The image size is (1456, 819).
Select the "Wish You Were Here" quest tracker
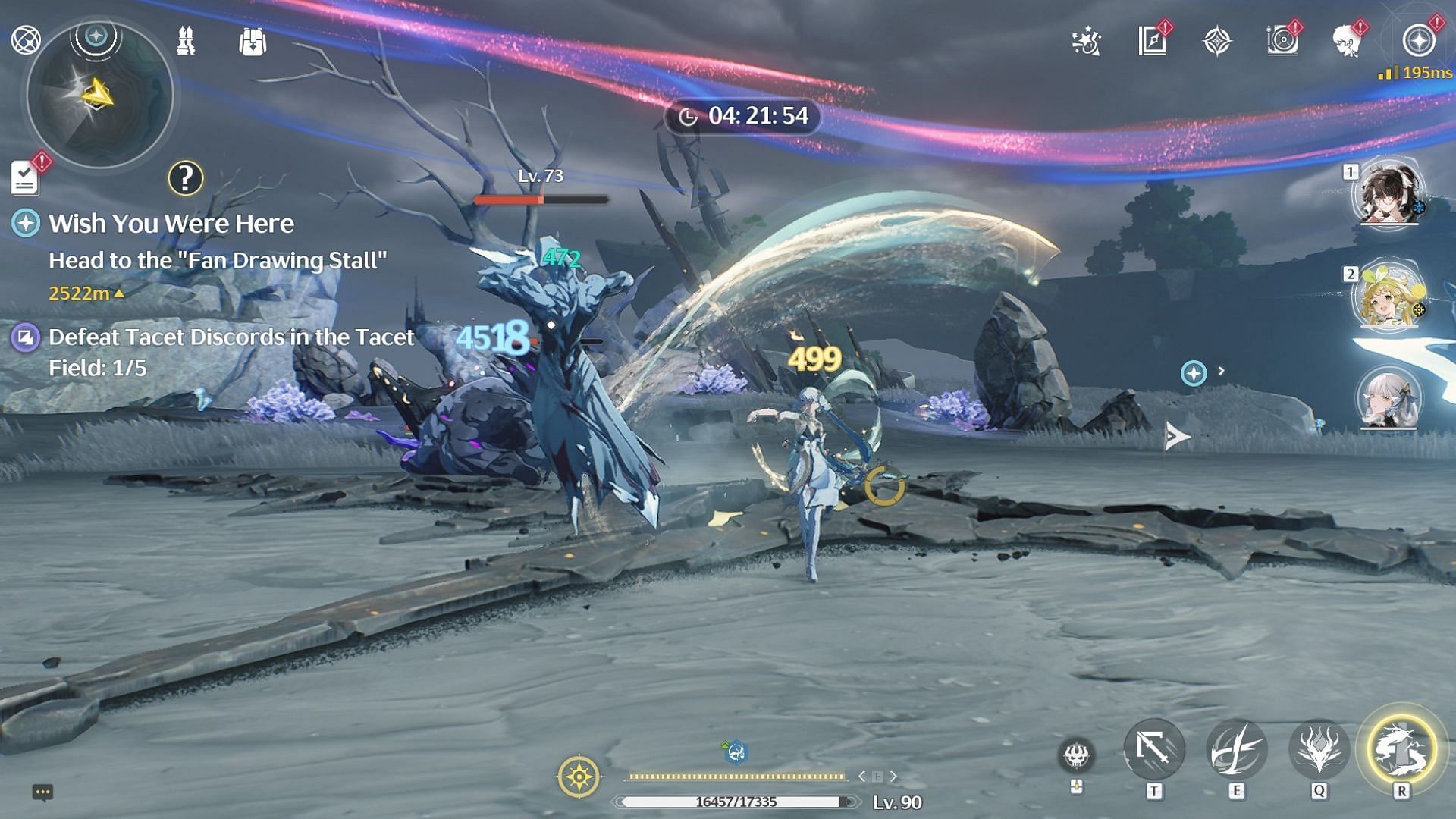pos(171,224)
